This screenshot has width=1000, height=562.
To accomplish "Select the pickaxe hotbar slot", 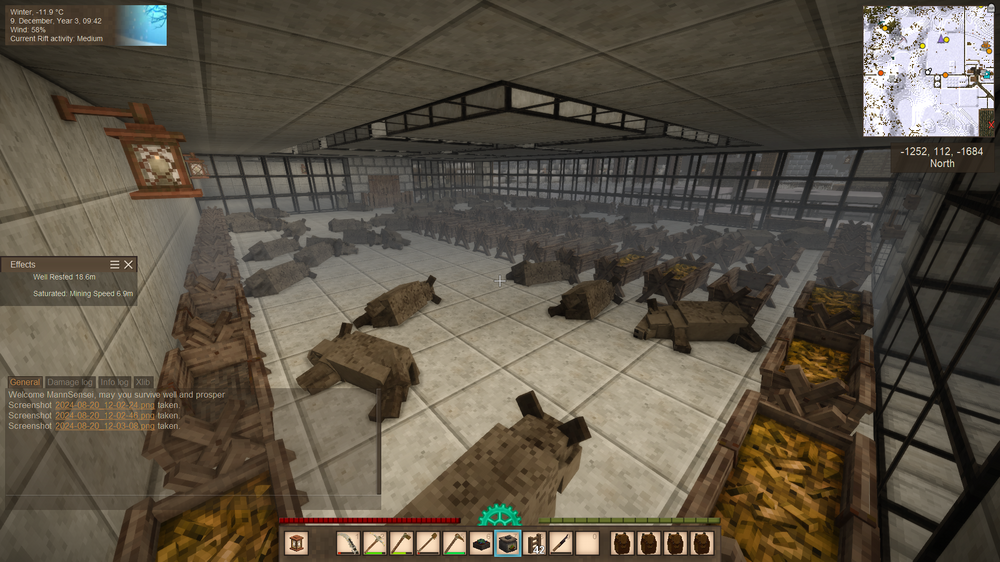I will click(x=375, y=543).
